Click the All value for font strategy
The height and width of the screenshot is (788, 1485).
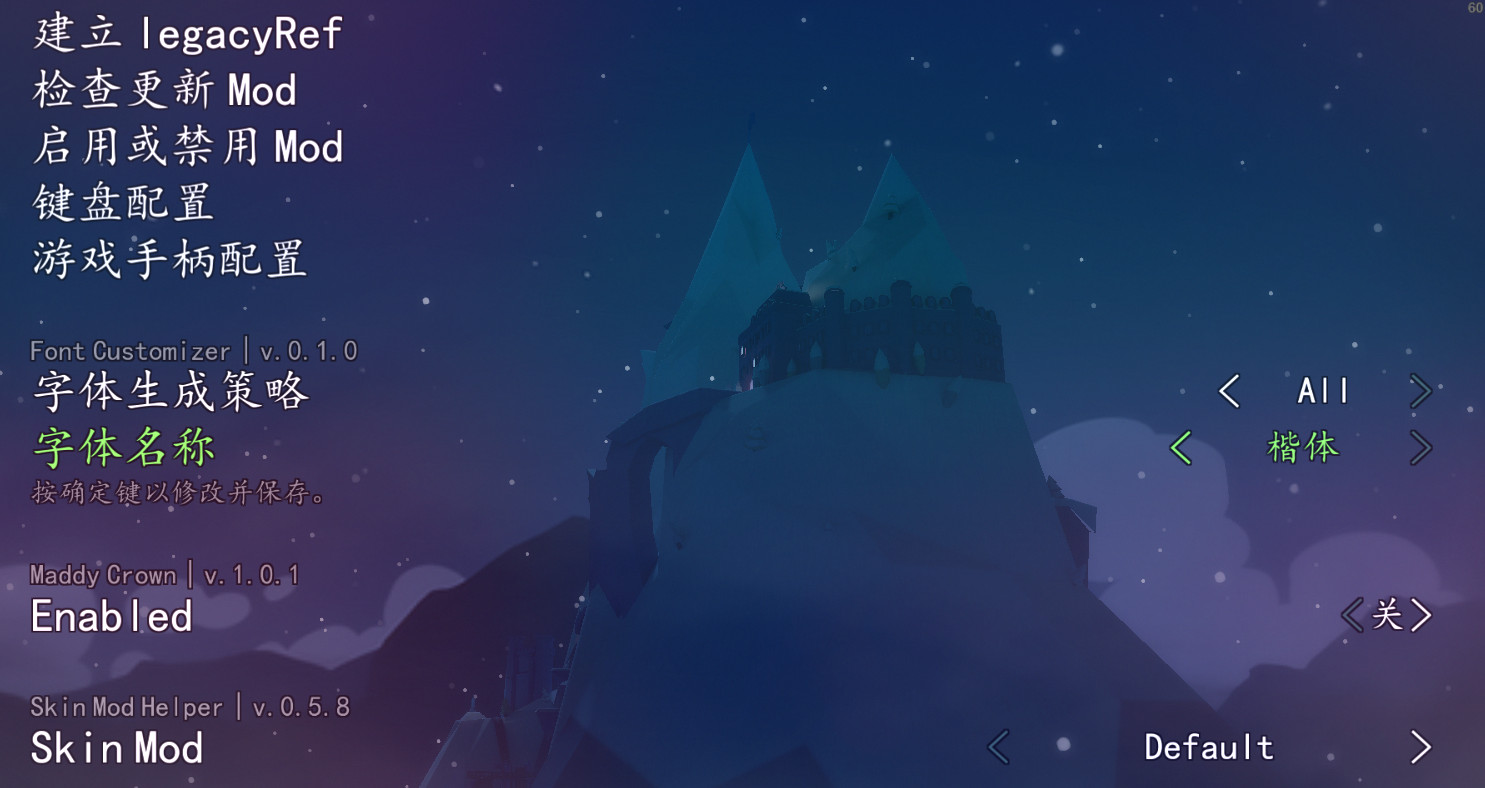pos(1322,392)
